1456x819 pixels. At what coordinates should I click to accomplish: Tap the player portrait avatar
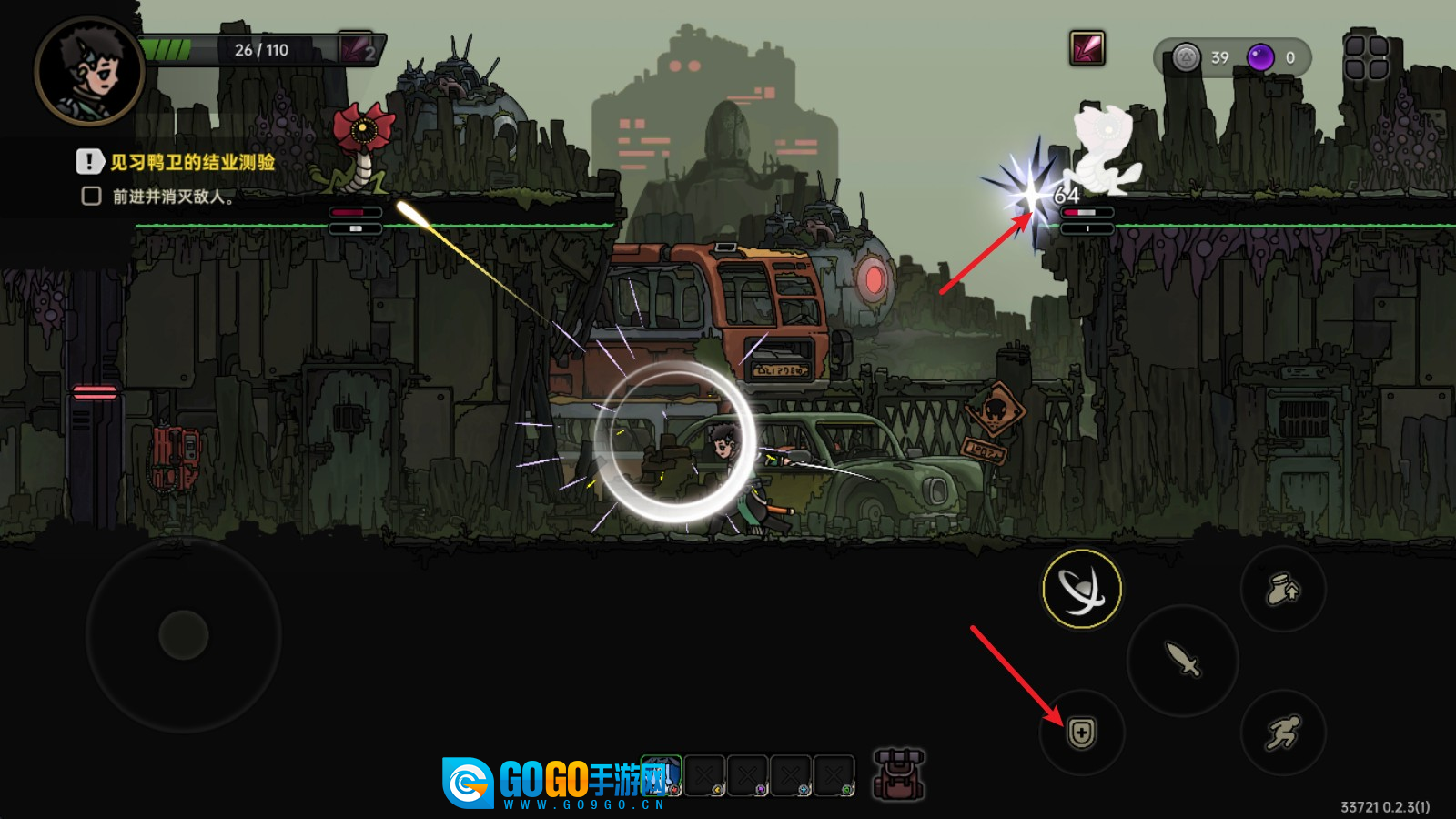[x=89, y=71]
